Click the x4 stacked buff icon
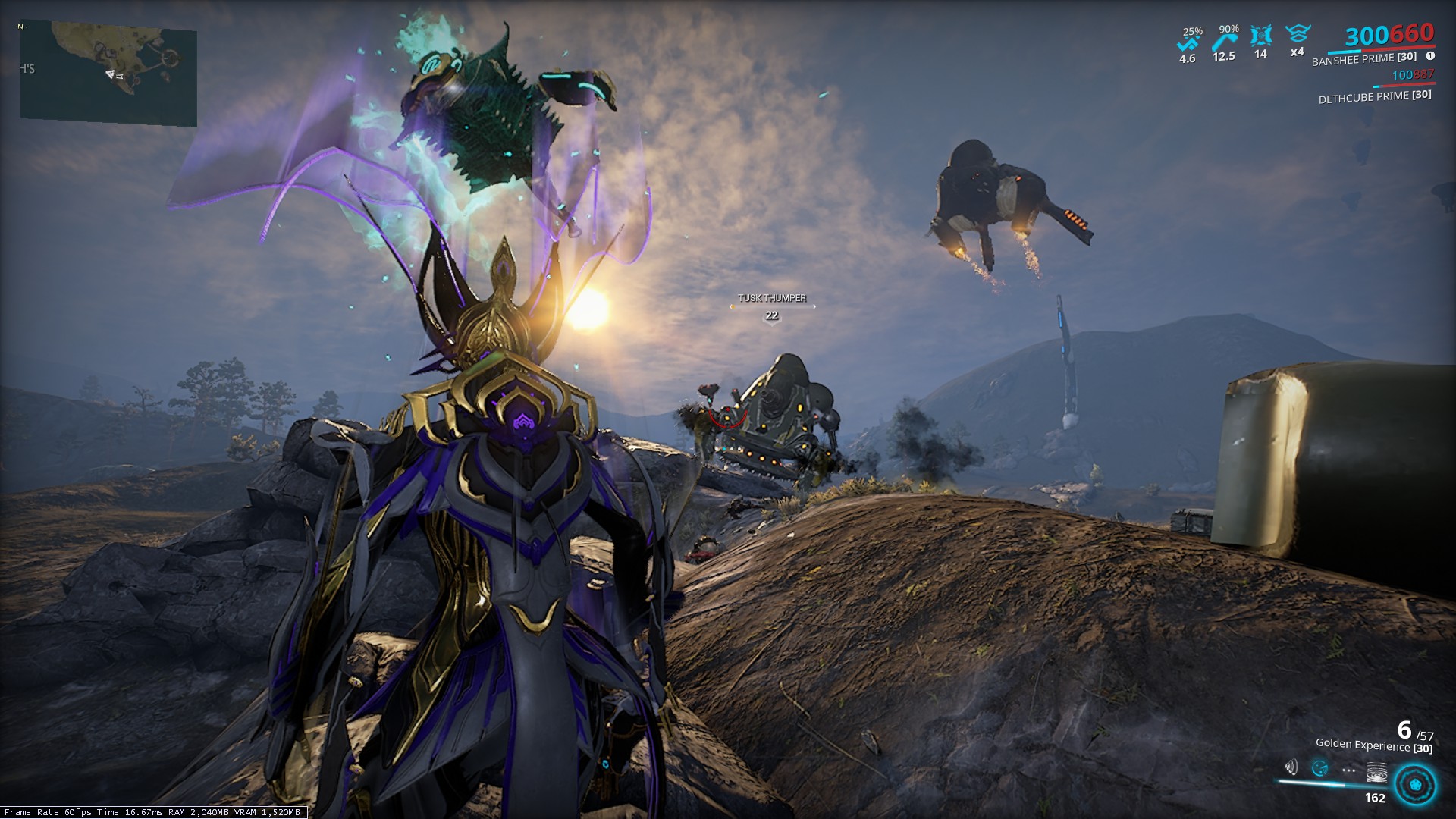1456x819 pixels. (x=1298, y=34)
